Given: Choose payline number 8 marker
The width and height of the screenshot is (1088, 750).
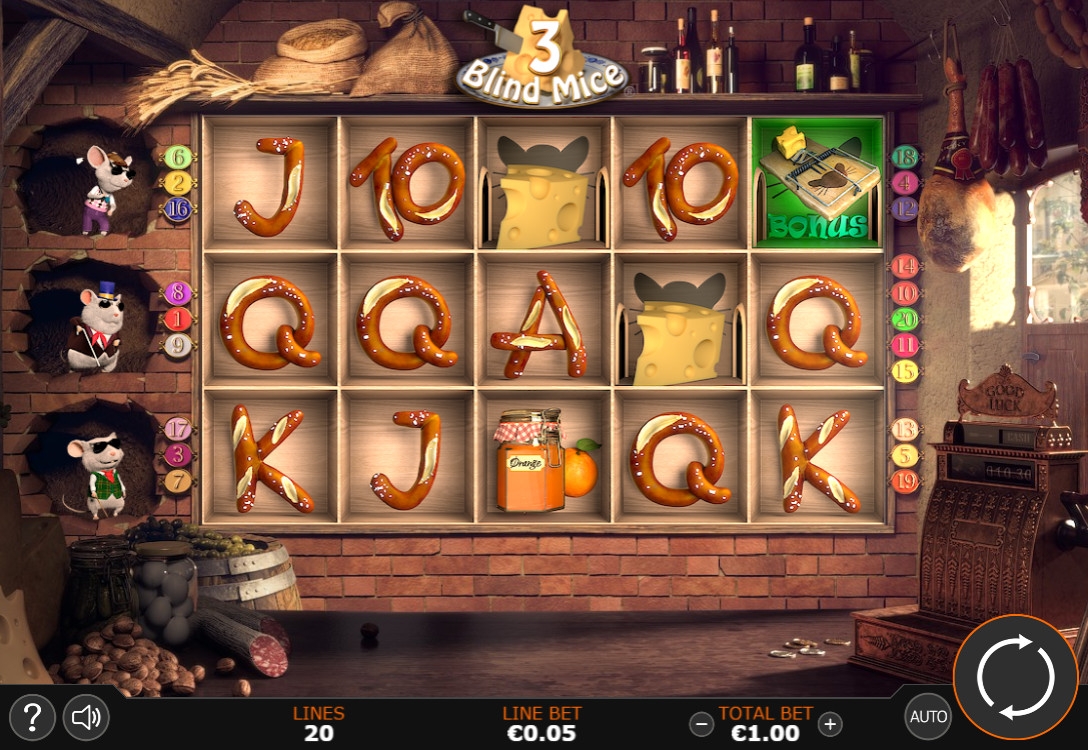Looking at the screenshot, I should point(178,293).
